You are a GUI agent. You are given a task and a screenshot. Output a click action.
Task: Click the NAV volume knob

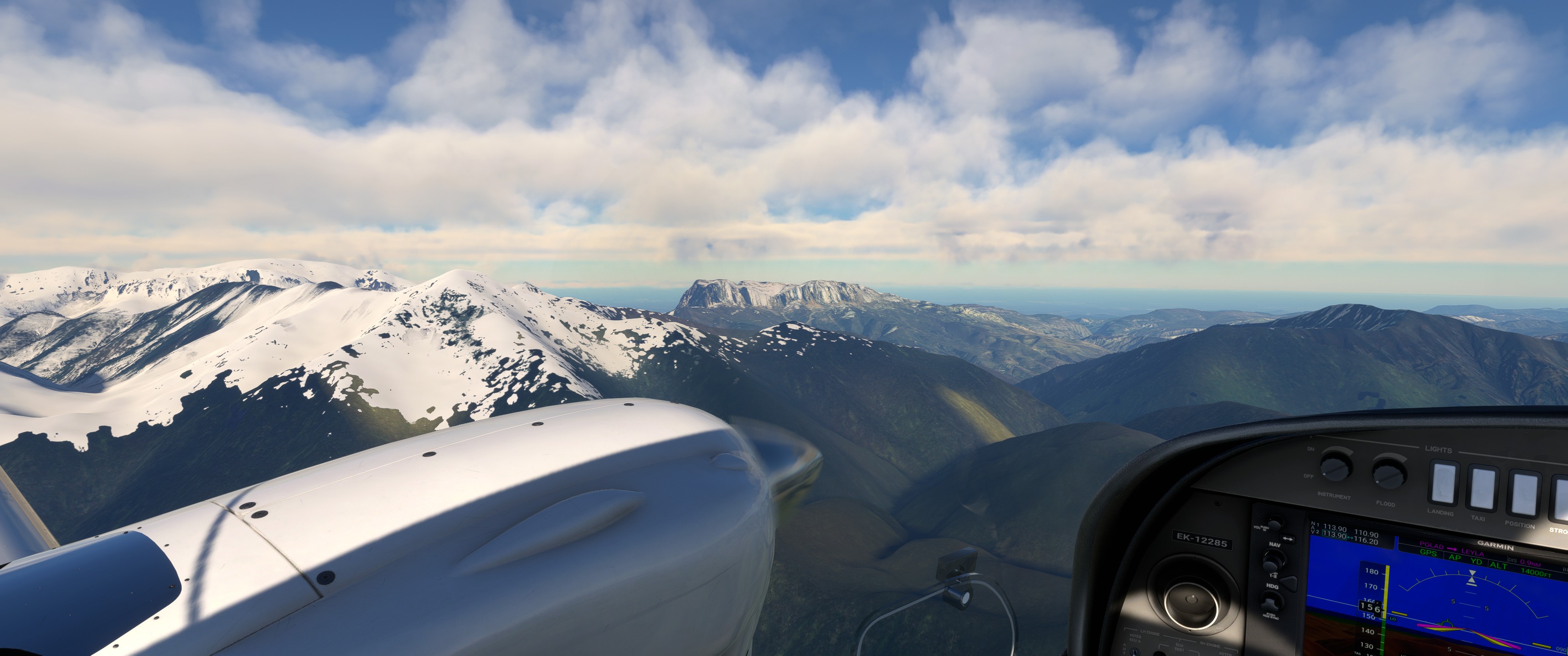1274,526
